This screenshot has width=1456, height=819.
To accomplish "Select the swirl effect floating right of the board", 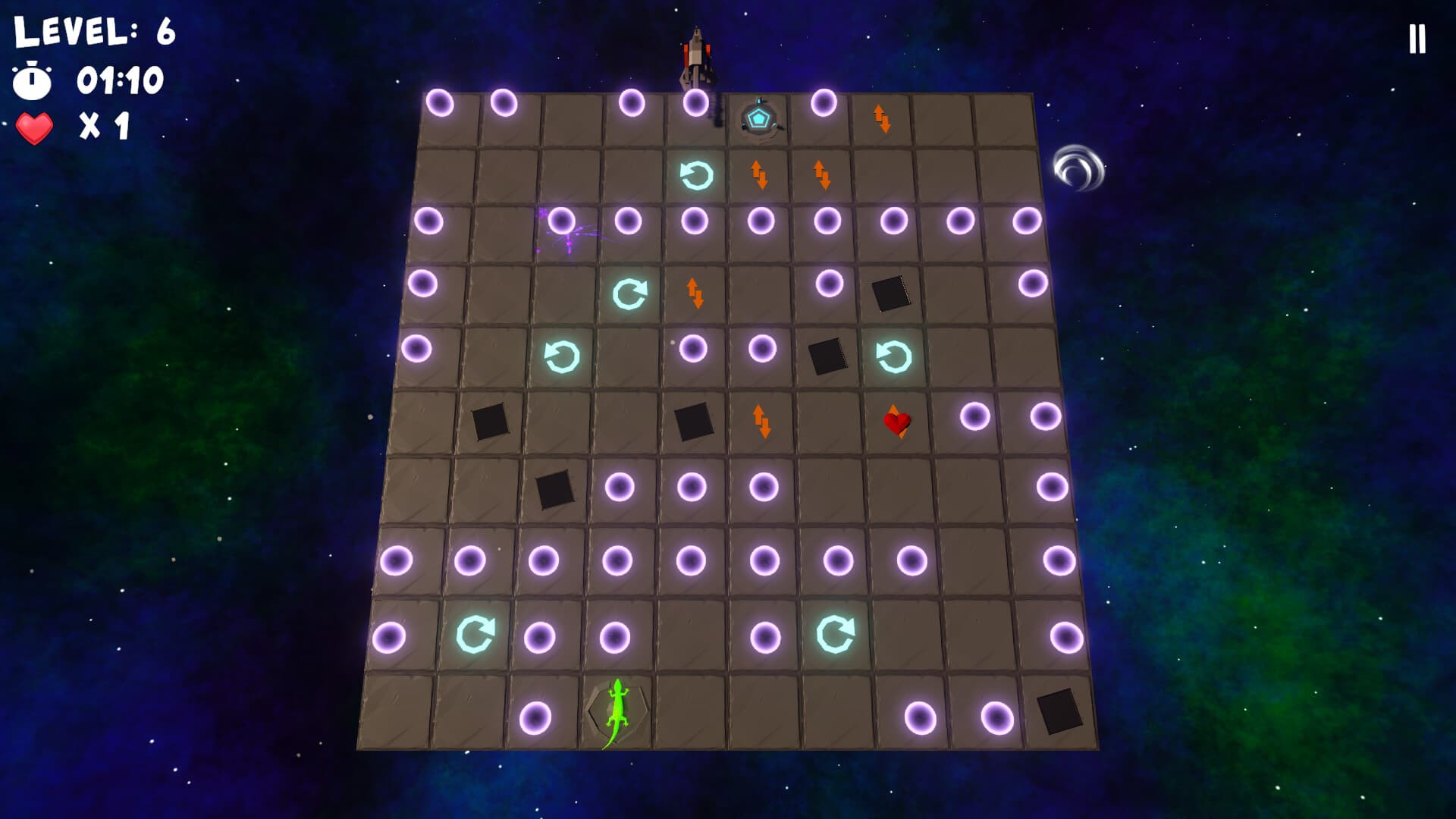I will pyautogui.click(x=1078, y=168).
